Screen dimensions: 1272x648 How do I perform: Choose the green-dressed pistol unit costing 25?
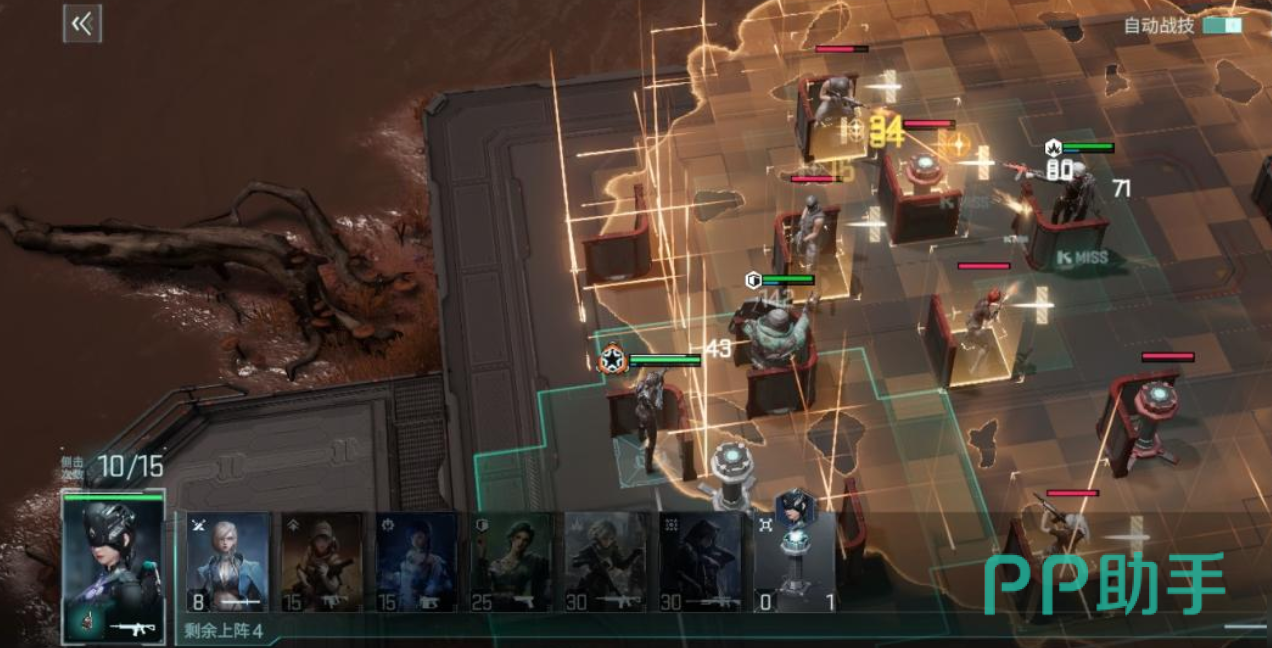(510, 562)
